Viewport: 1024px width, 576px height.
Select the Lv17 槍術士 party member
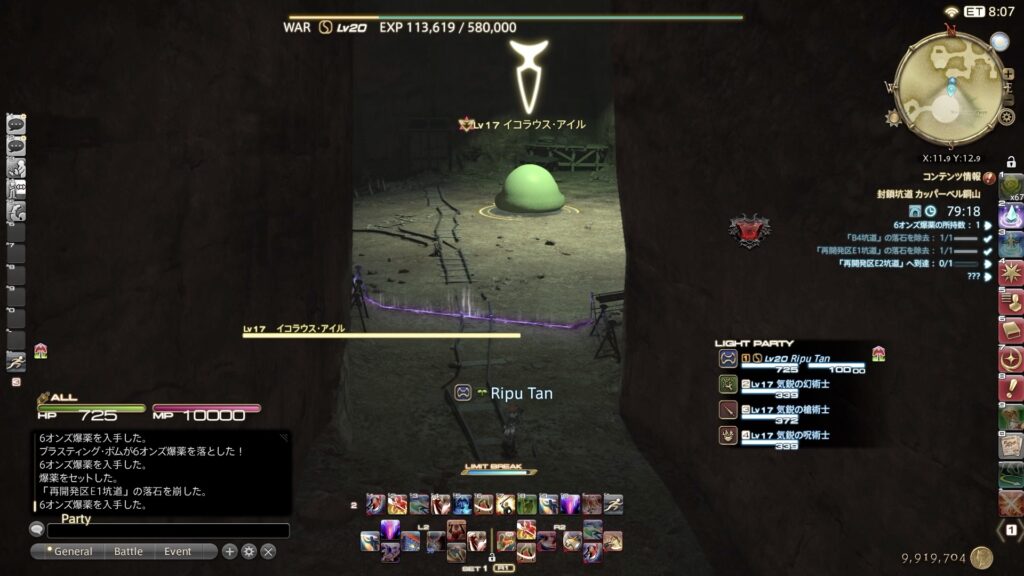pyautogui.click(x=790, y=410)
